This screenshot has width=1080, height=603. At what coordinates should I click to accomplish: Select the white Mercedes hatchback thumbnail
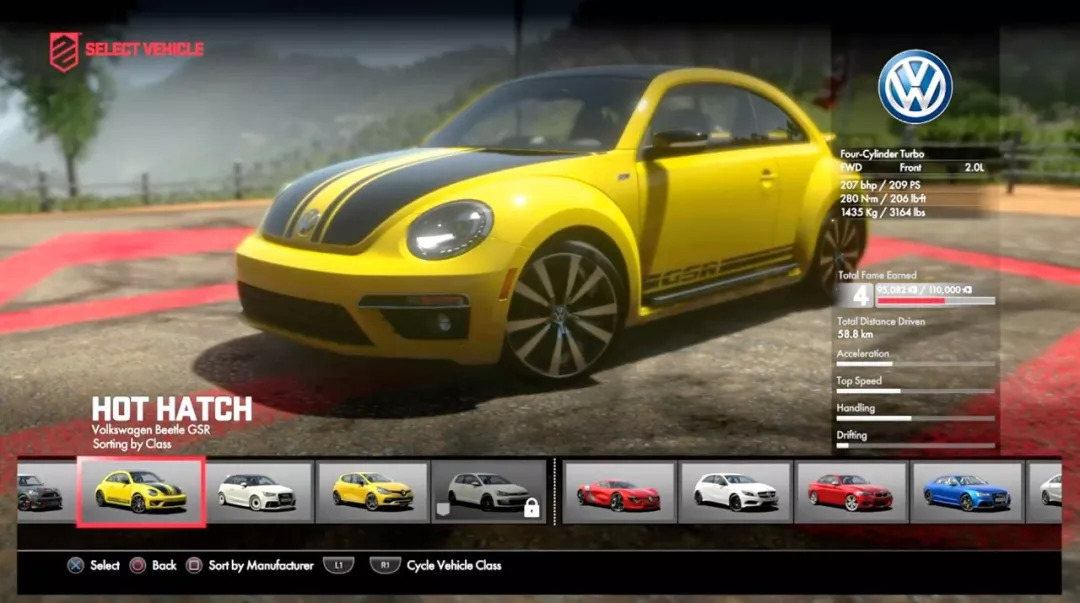coord(736,491)
